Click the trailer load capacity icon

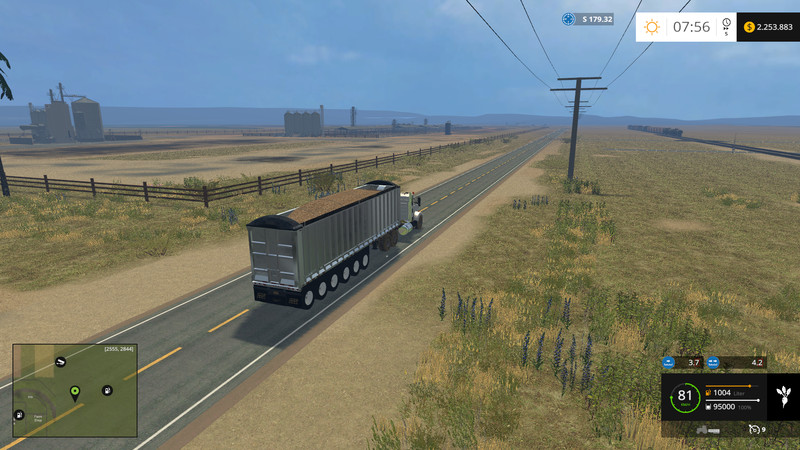pos(706,406)
